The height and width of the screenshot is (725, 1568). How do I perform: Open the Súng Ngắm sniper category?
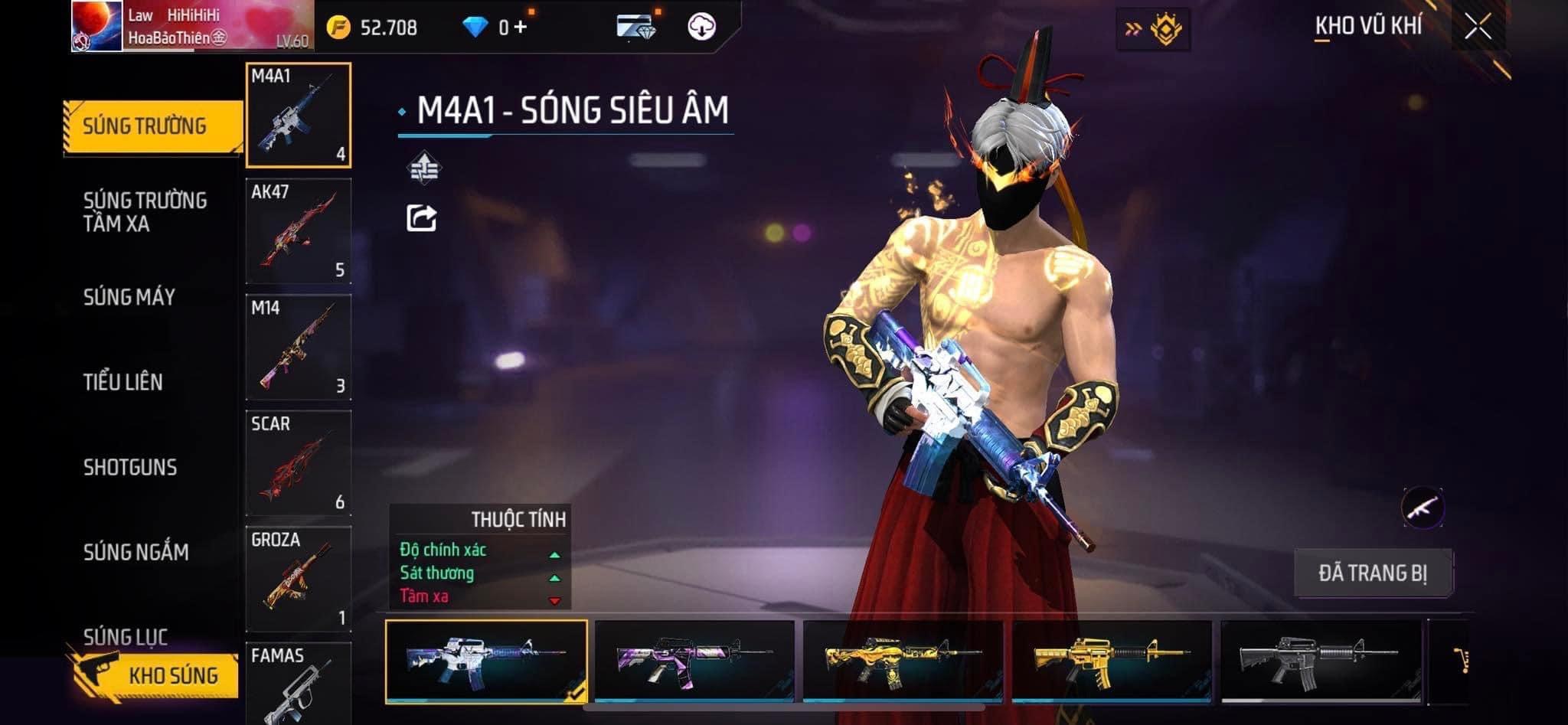pyautogui.click(x=136, y=552)
